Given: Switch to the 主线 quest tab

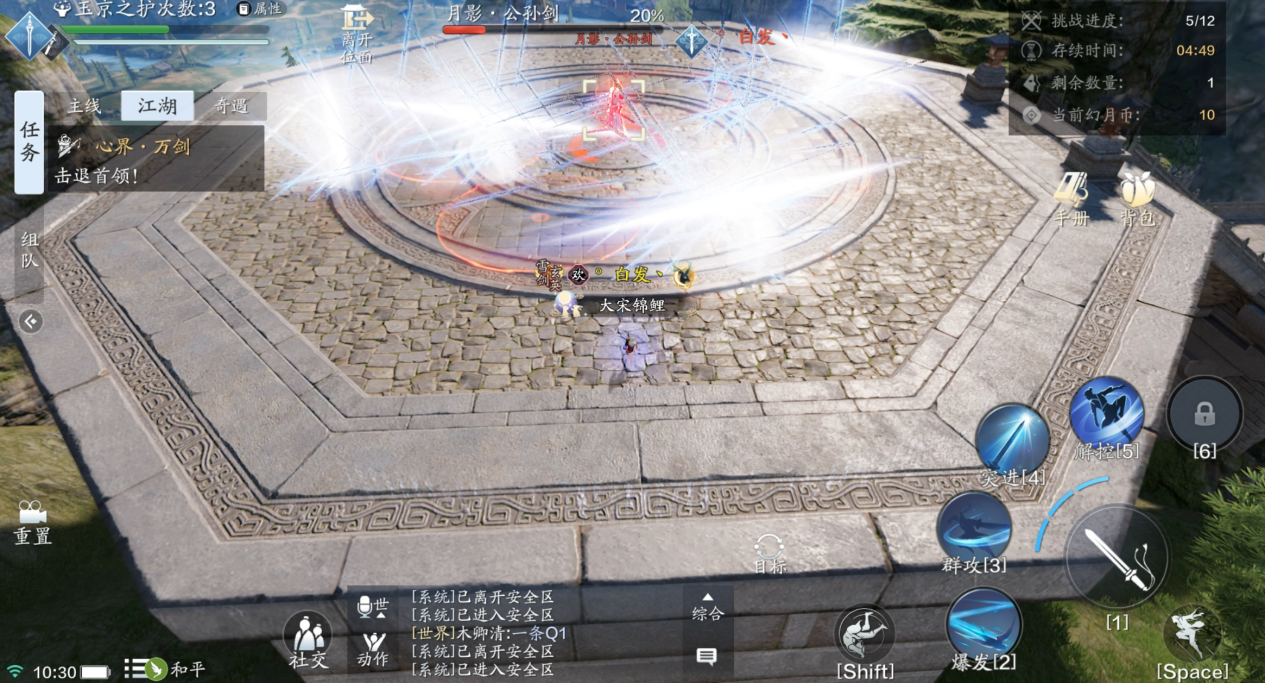Looking at the screenshot, I should (84, 106).
